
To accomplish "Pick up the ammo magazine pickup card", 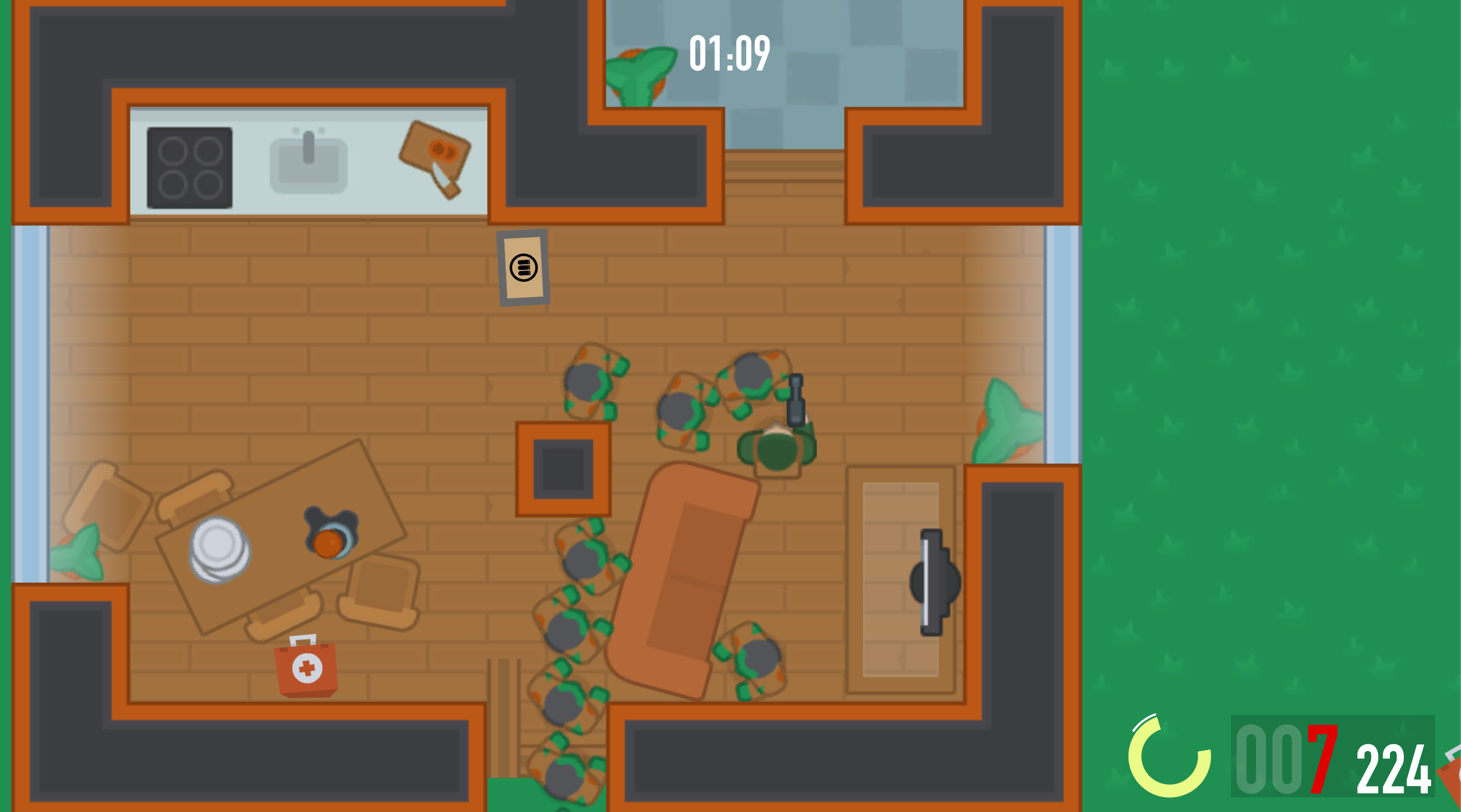I will [522, 267].
